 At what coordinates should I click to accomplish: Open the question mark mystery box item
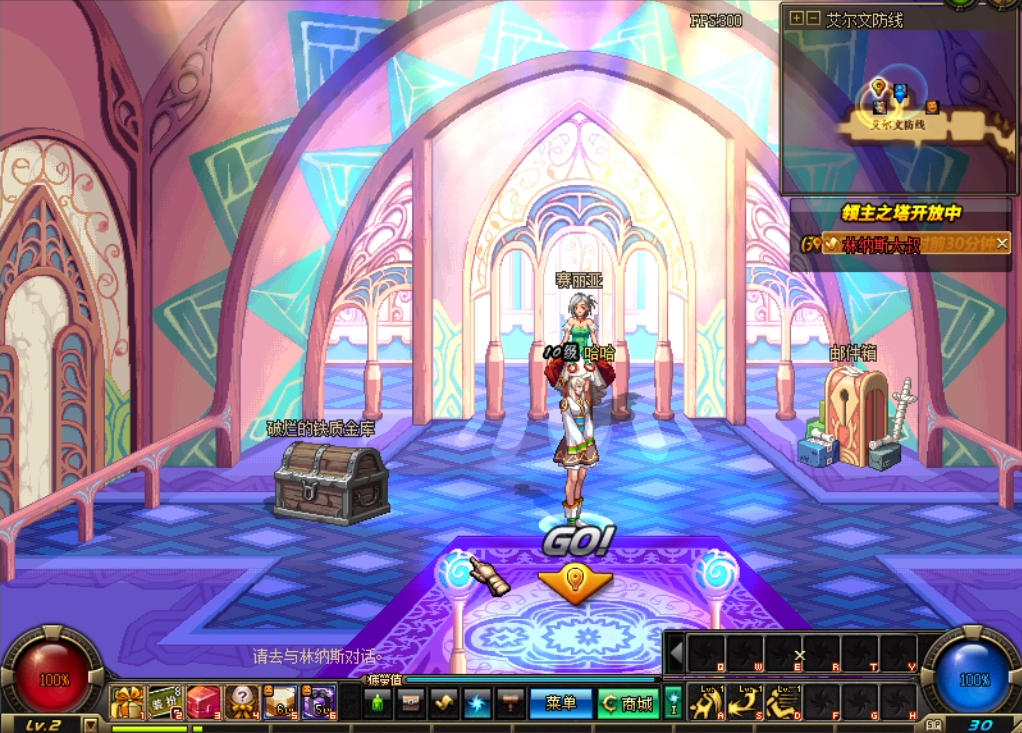pyautogui.click(x=241, y=702)
